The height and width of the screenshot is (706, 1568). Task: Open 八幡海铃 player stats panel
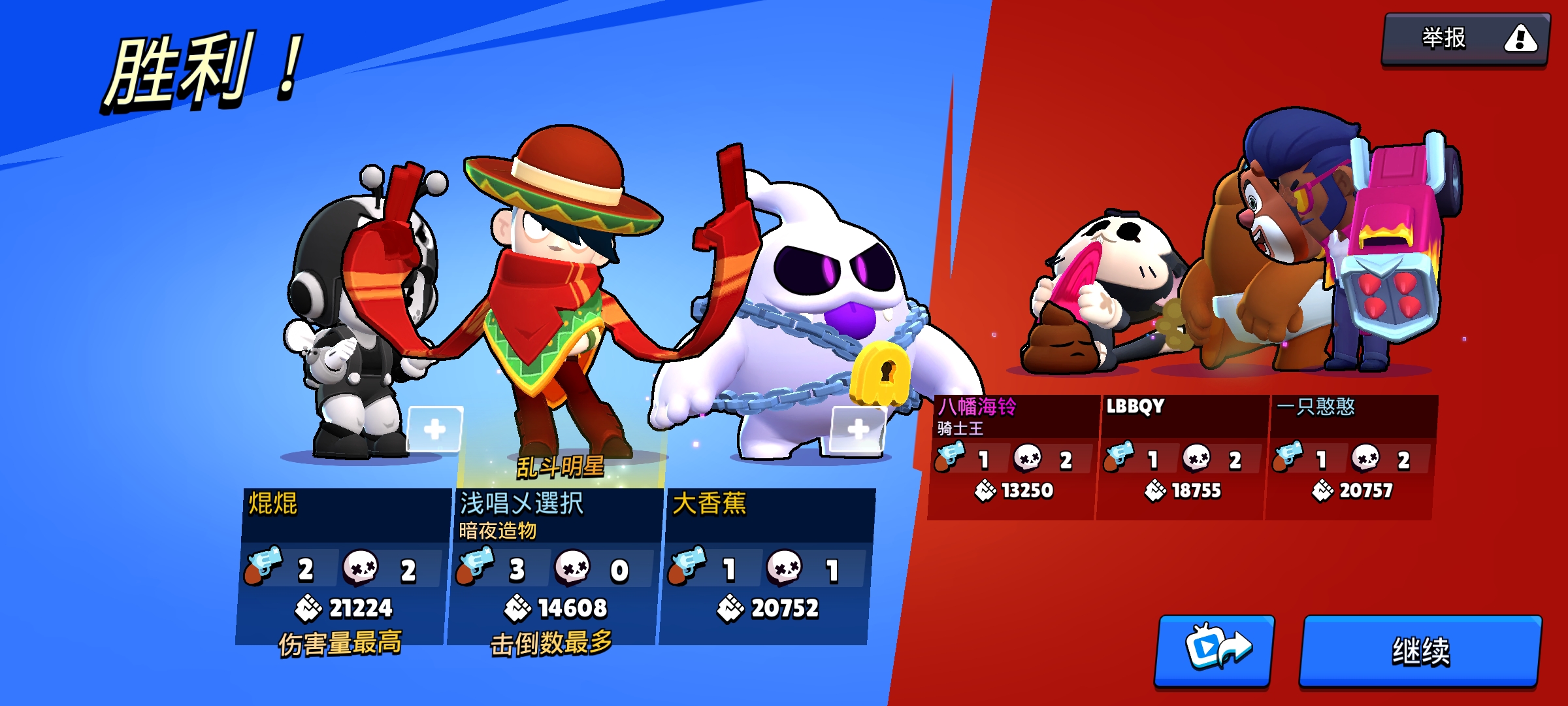click(1012, 456)
